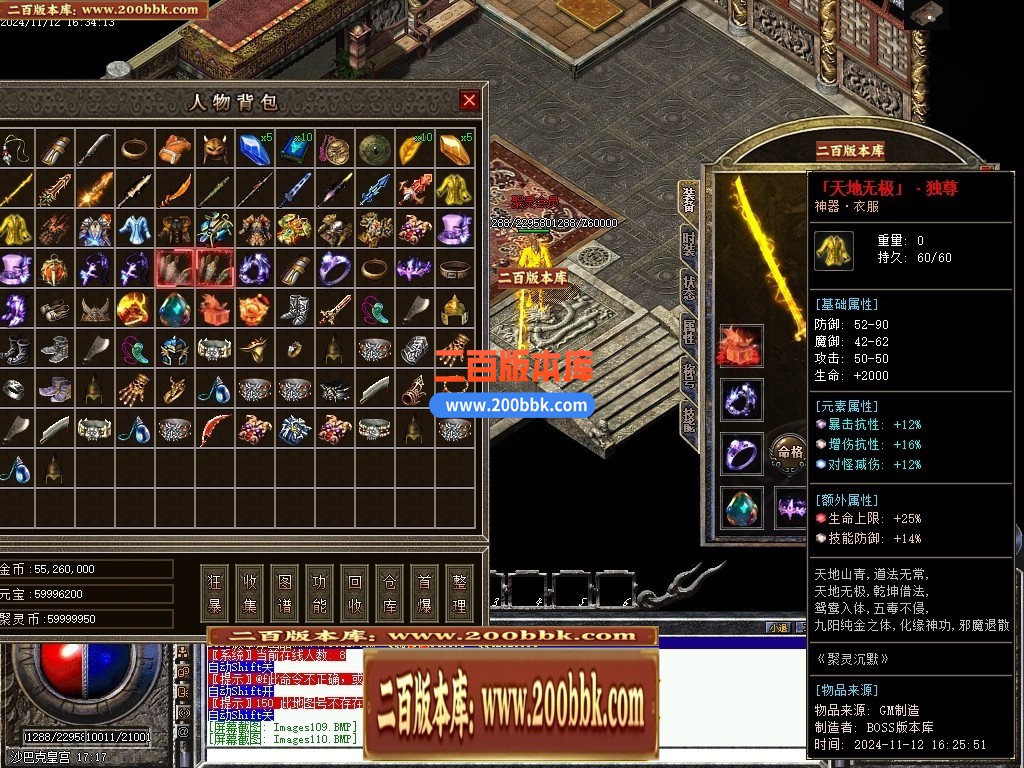Select the equipped rainbow gem egg slot

741,507
